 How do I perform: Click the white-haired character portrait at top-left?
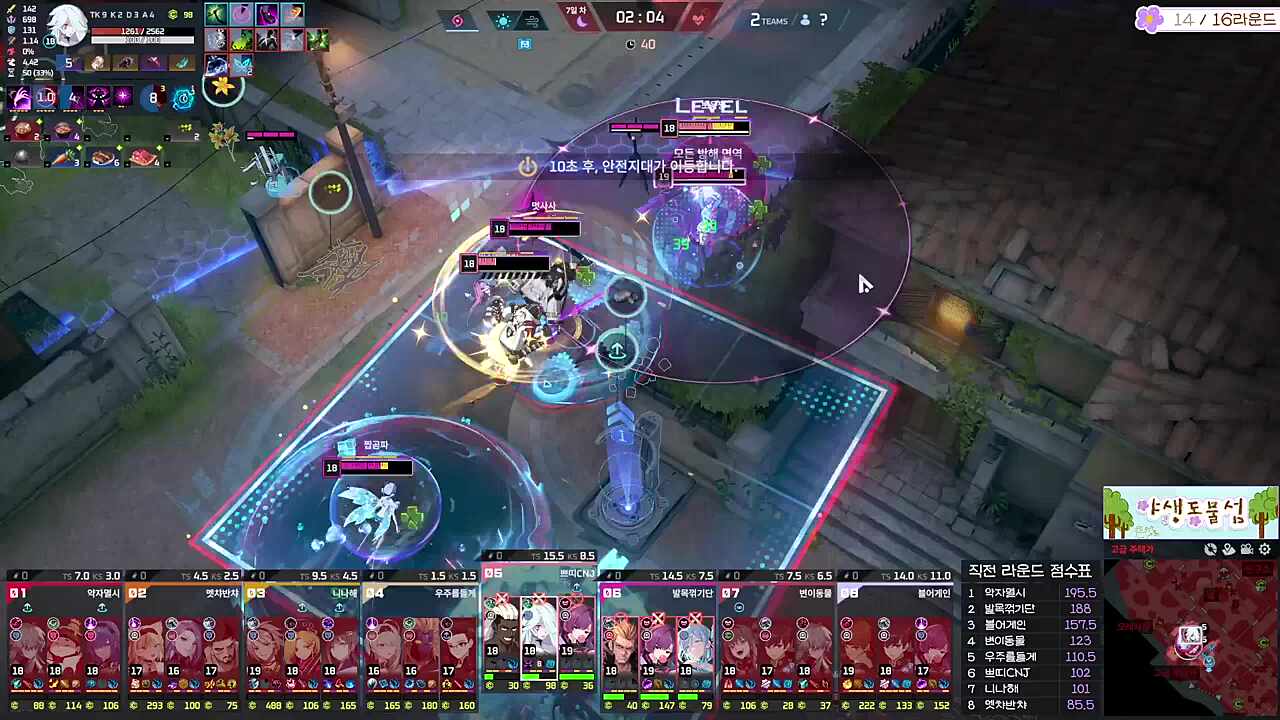67,26
